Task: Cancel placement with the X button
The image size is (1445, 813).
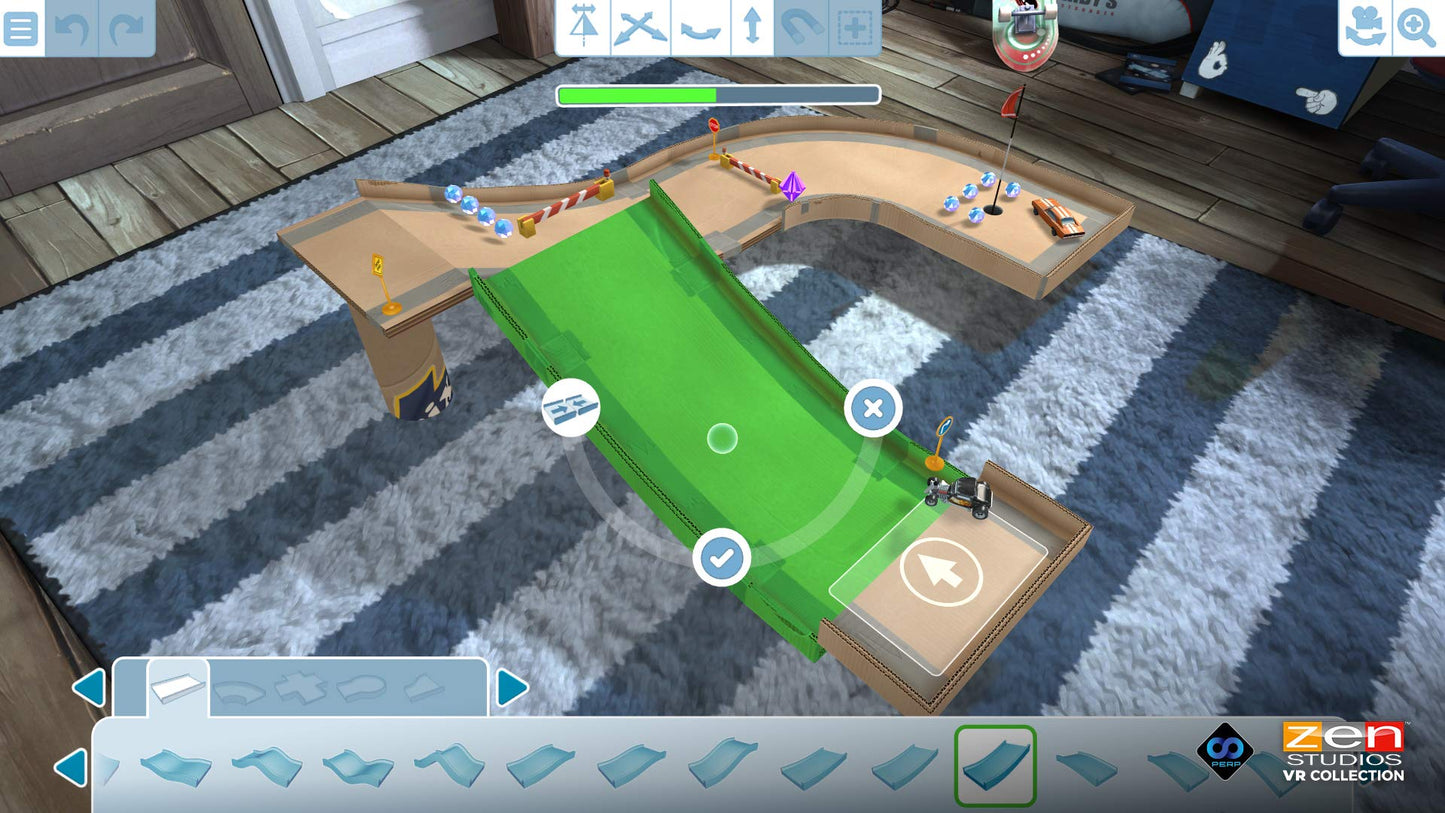Action: click(x=873, y=408)
